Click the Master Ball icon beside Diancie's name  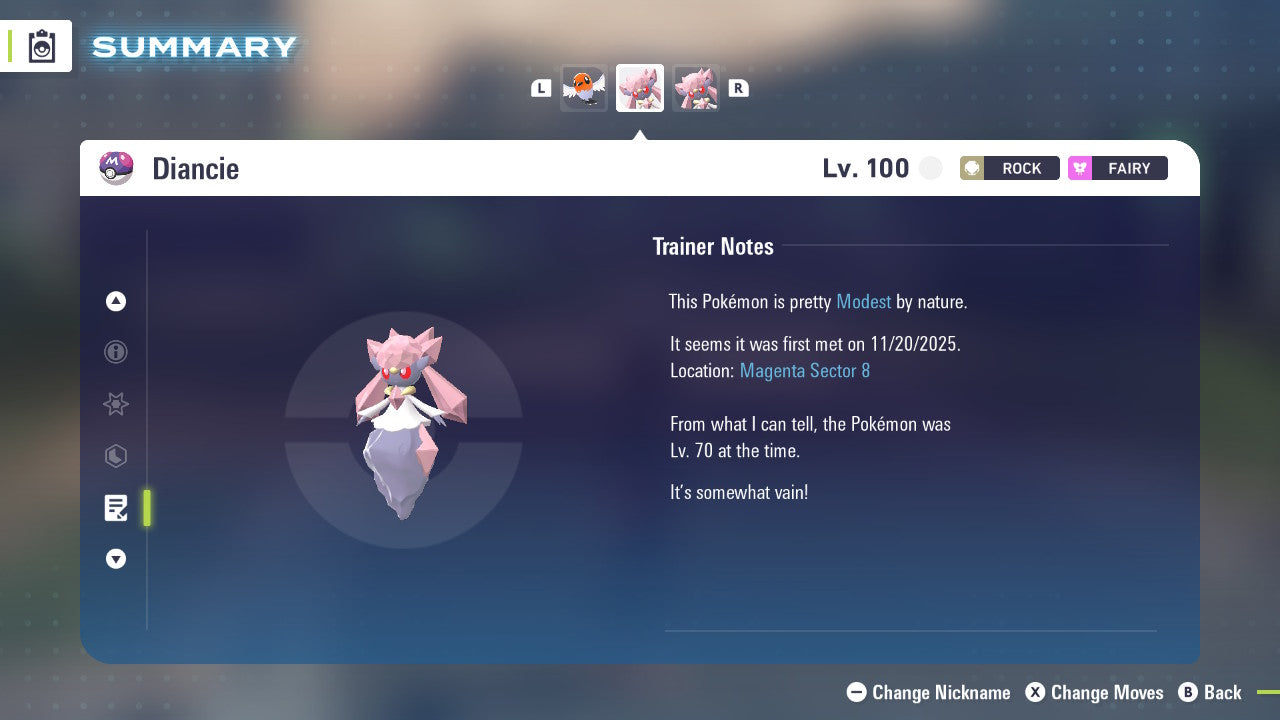[x=116, y=168]
